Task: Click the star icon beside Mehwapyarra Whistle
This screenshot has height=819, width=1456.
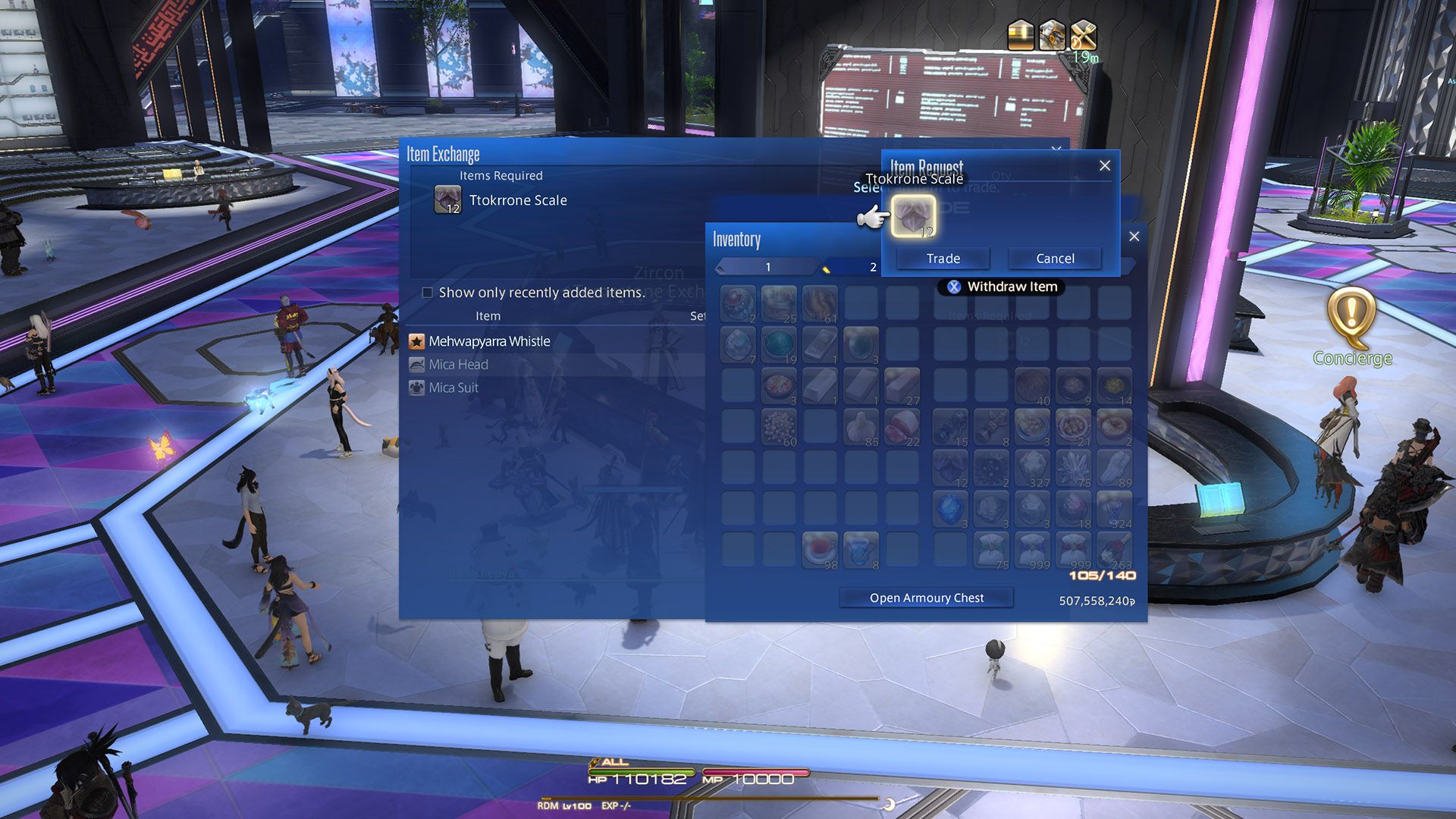Action: [417, 341]
